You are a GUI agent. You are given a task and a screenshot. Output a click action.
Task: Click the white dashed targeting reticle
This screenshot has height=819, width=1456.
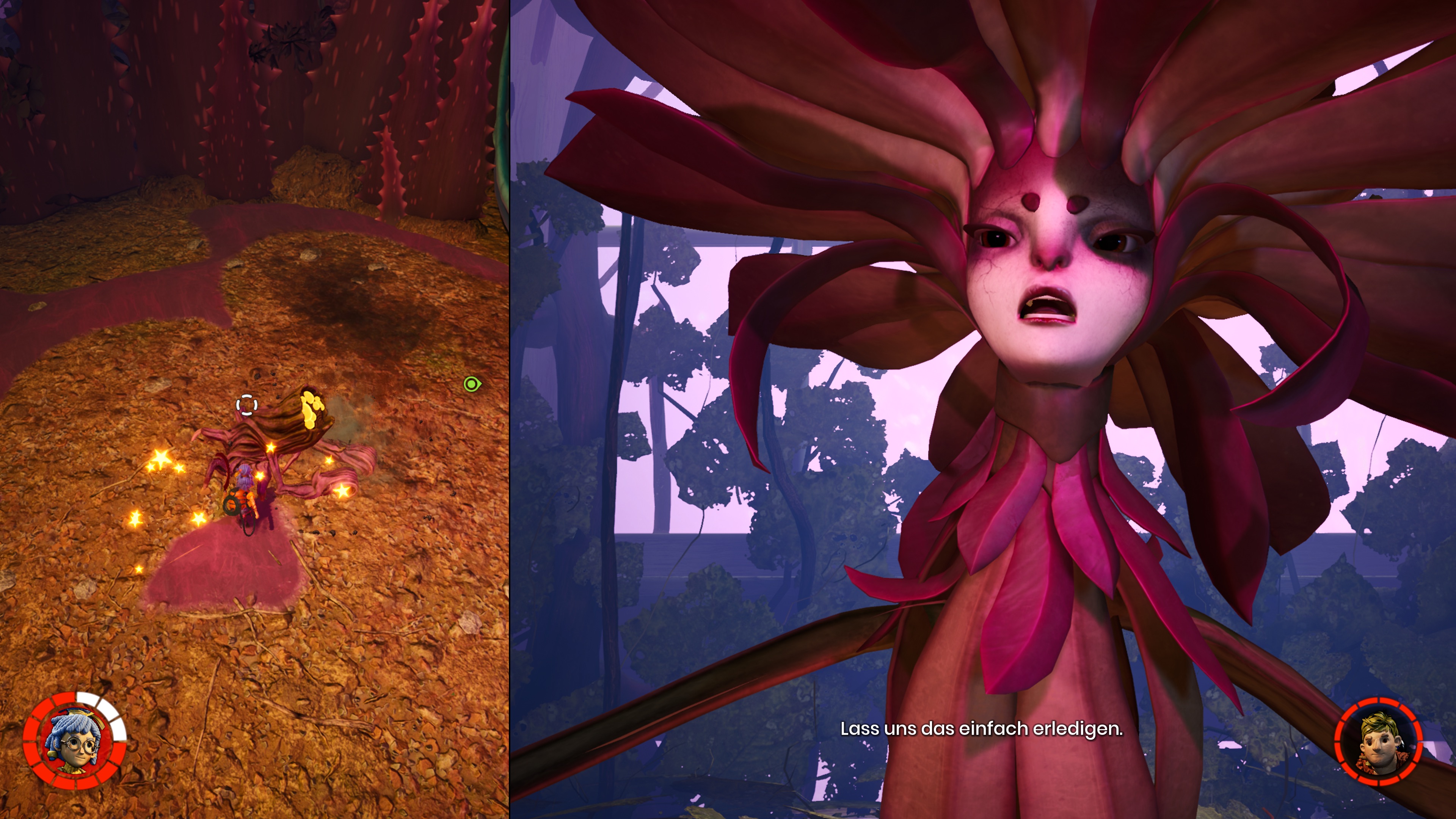(x=246, y=405)
